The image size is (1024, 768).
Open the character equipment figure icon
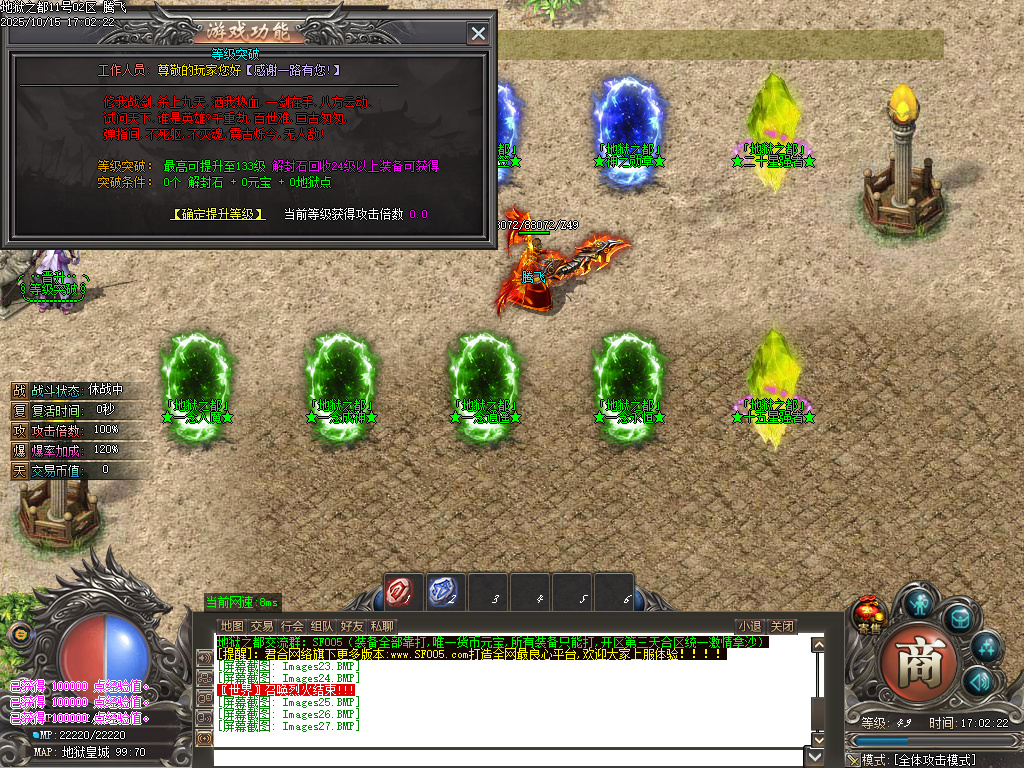coord(919,603)
